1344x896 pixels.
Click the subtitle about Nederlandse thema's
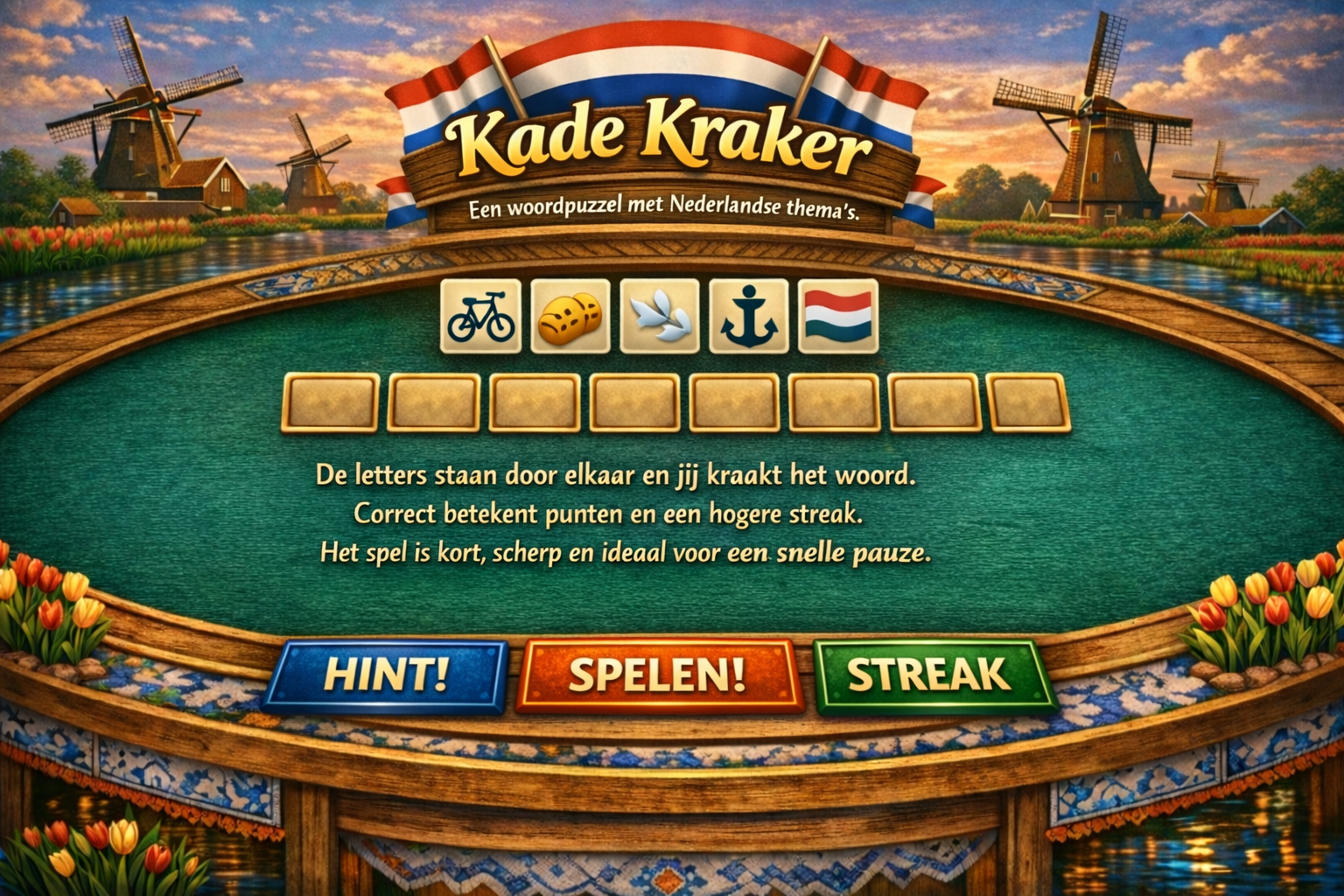point(663,207)
